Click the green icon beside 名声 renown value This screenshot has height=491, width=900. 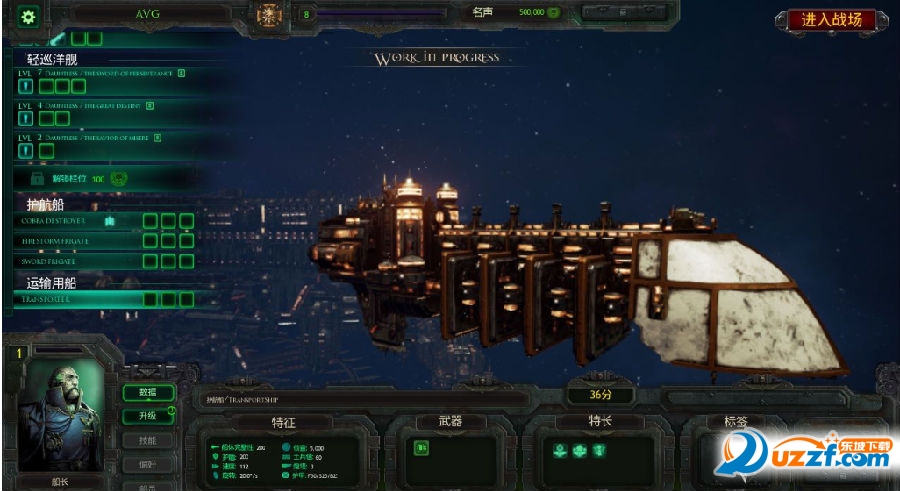(x=553, y=13)
